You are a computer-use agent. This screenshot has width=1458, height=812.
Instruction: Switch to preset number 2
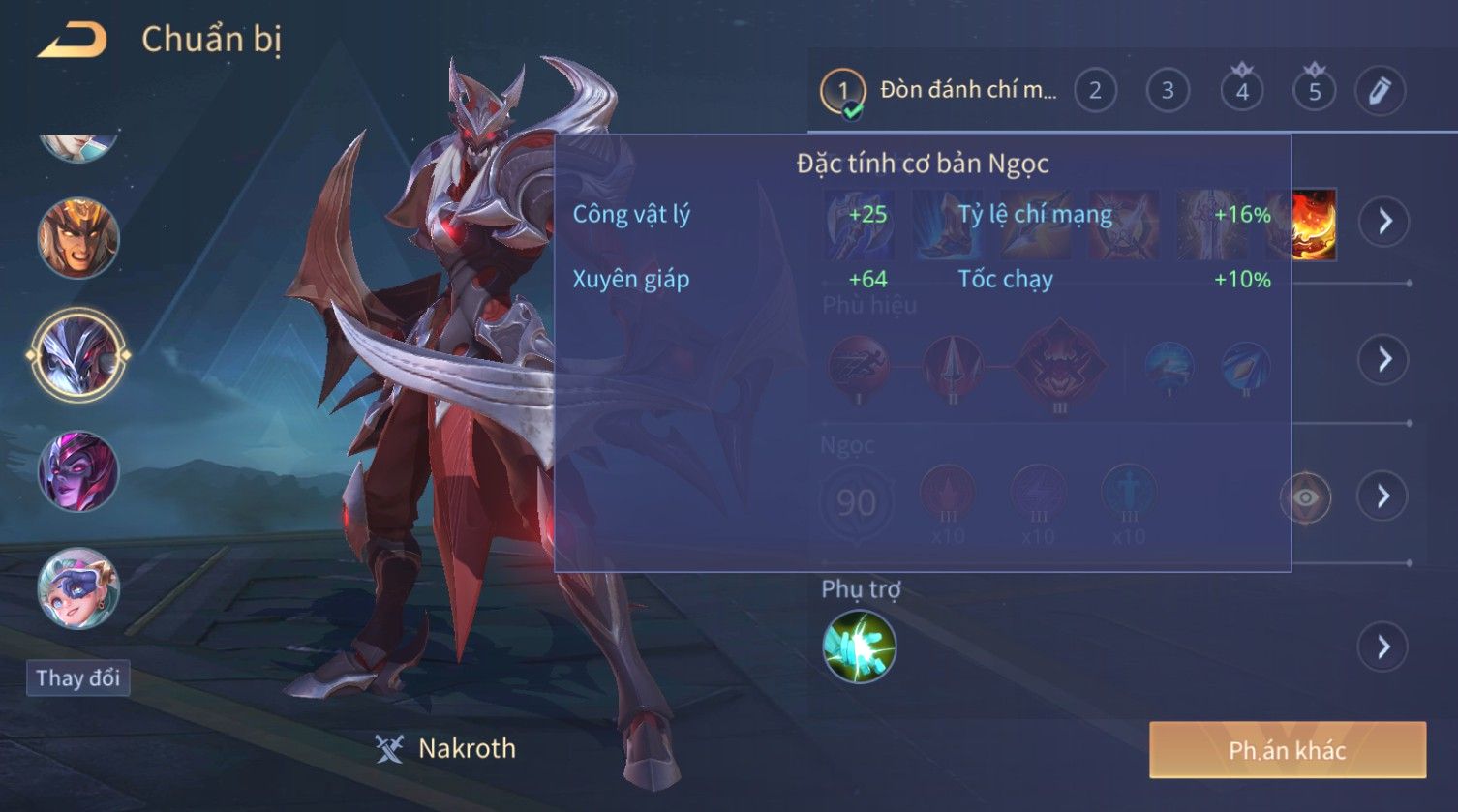pos(1095,91)
